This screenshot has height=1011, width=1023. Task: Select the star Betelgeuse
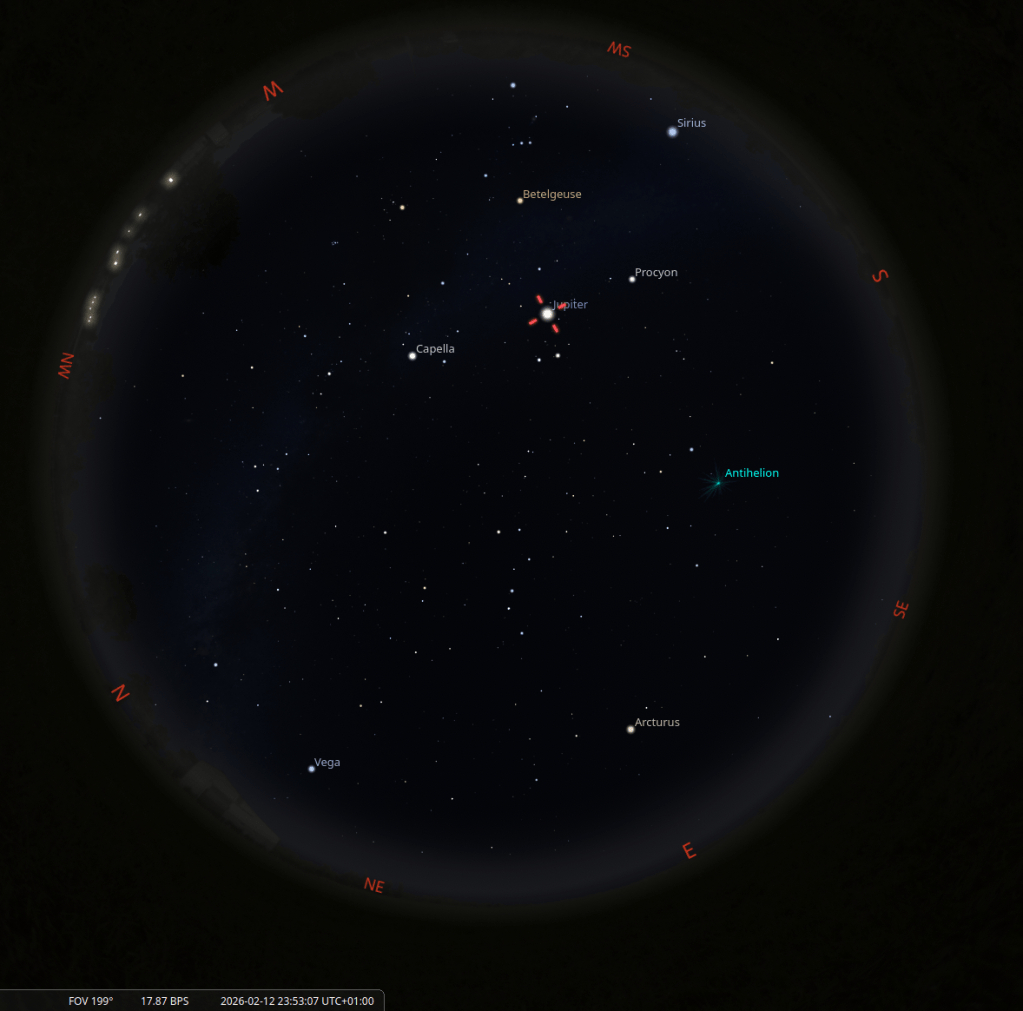point(520,200)
